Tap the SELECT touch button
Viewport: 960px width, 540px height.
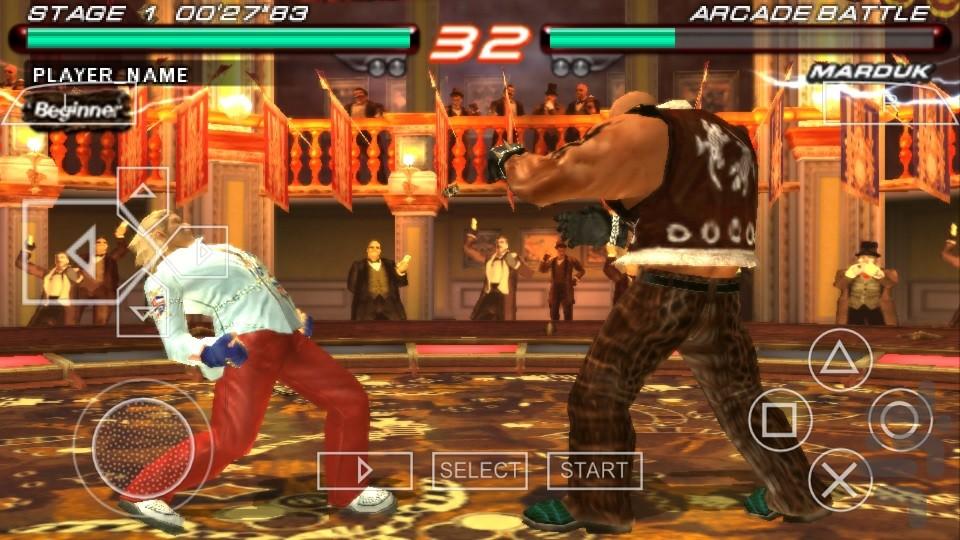[480, 470]
